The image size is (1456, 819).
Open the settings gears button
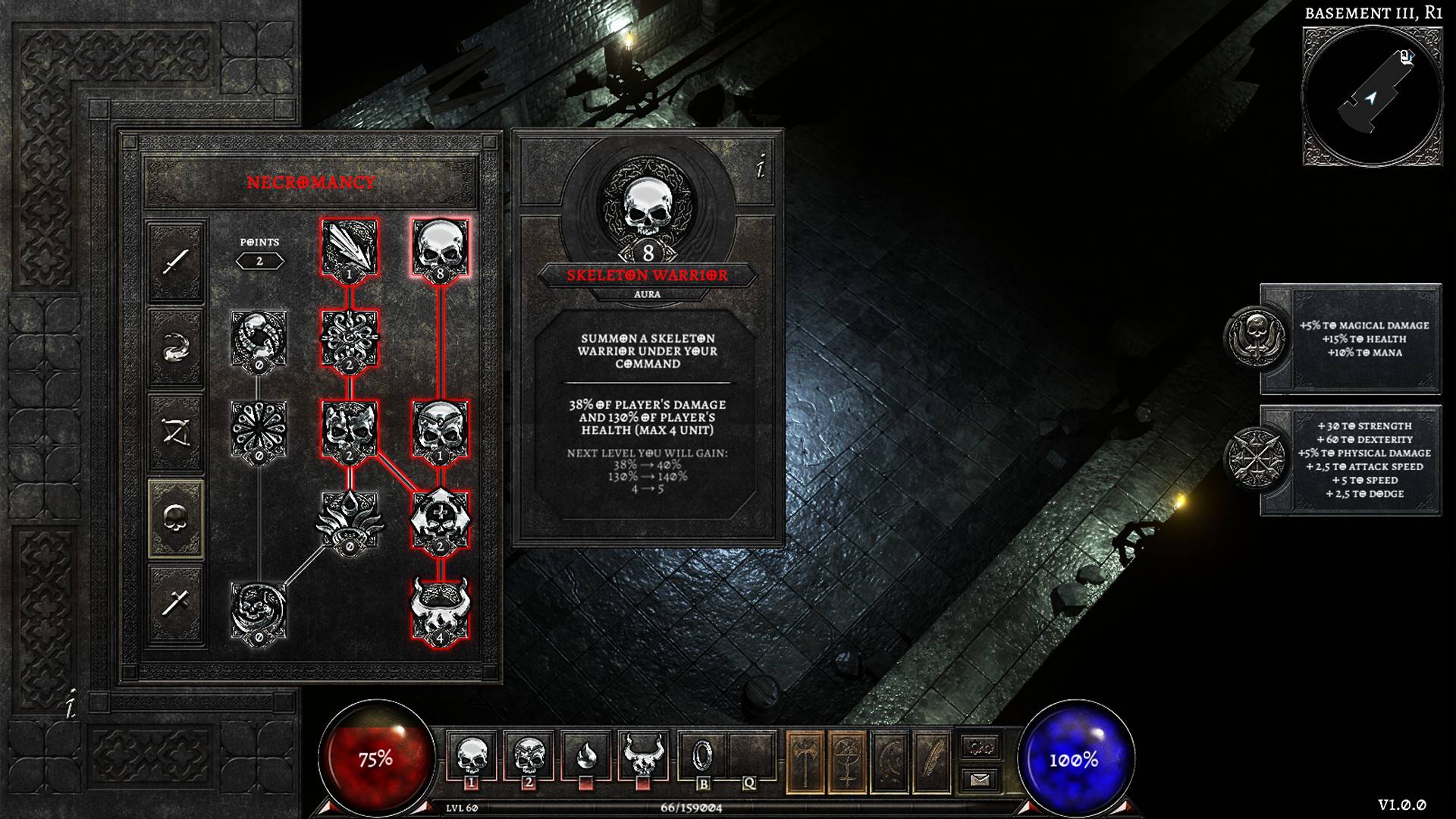click(980, 747)
